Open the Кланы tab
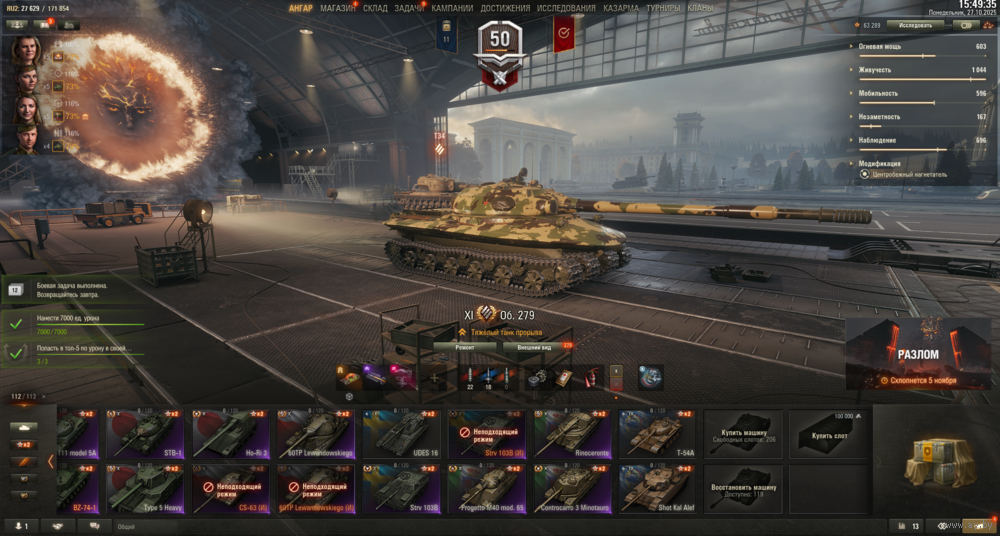The height and width of the screenshot is (536, 1000). [700, 8]
